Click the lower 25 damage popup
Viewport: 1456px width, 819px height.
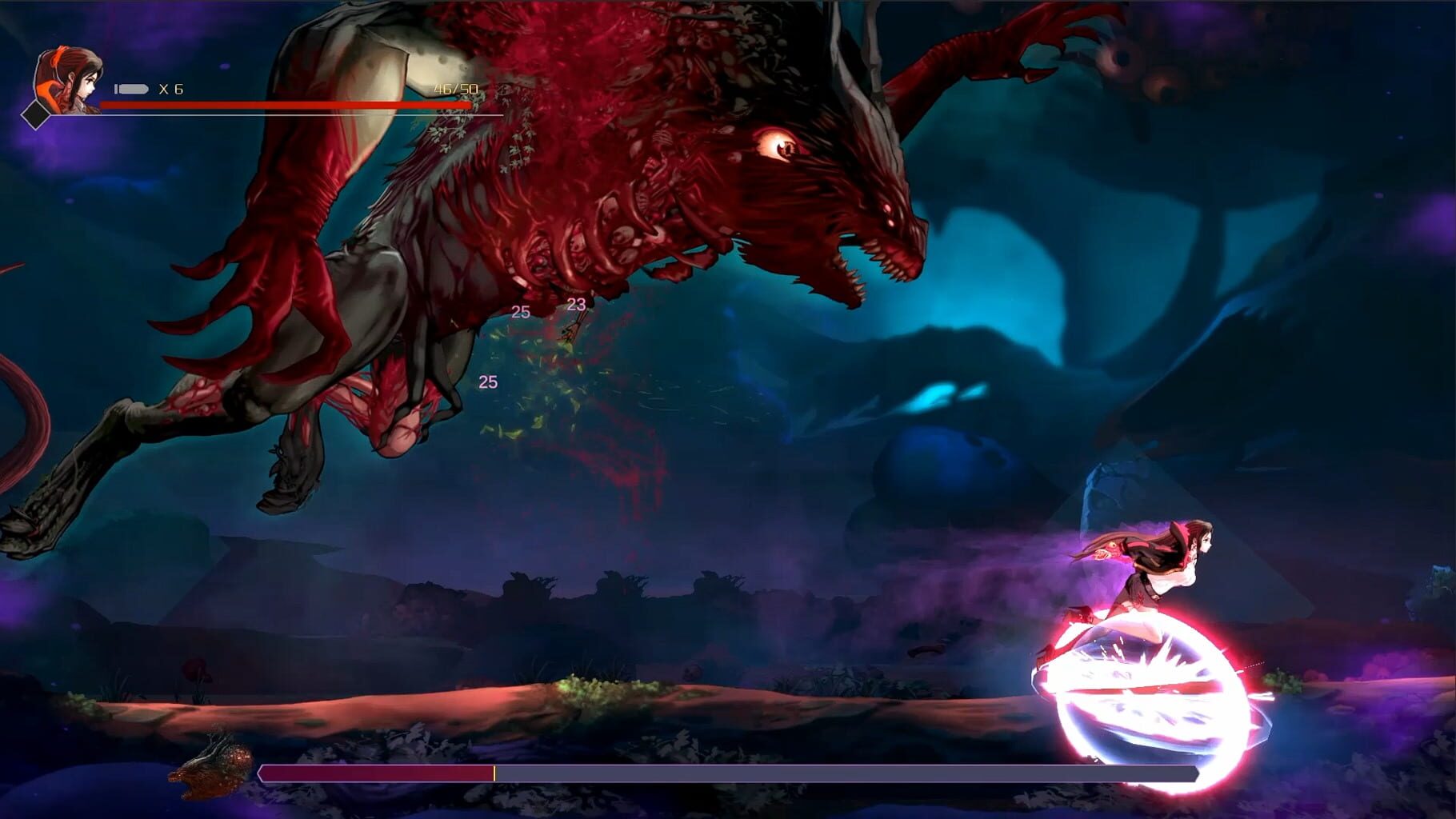tap(486, 381)
